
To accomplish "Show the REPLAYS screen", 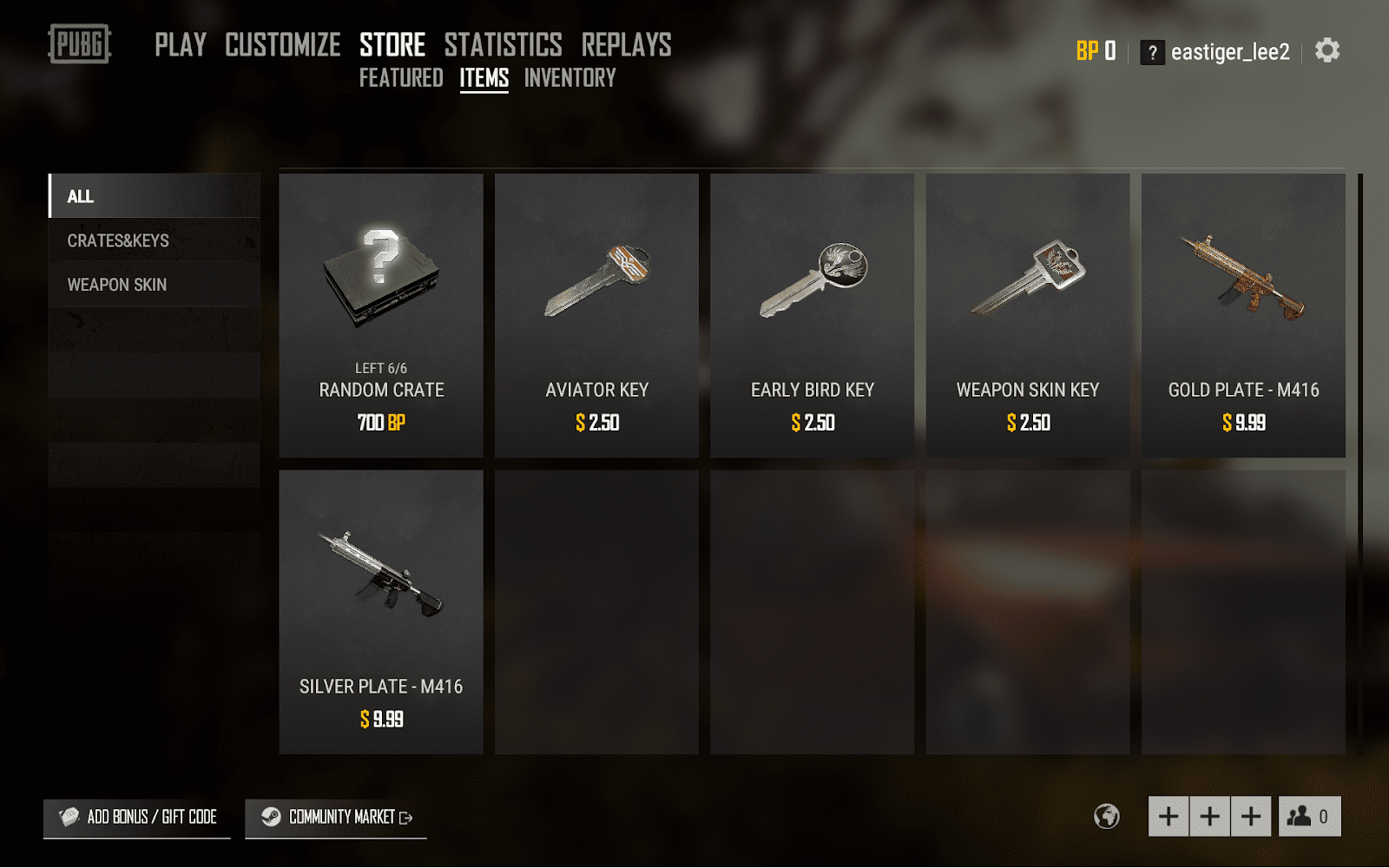I will point(626,45).
